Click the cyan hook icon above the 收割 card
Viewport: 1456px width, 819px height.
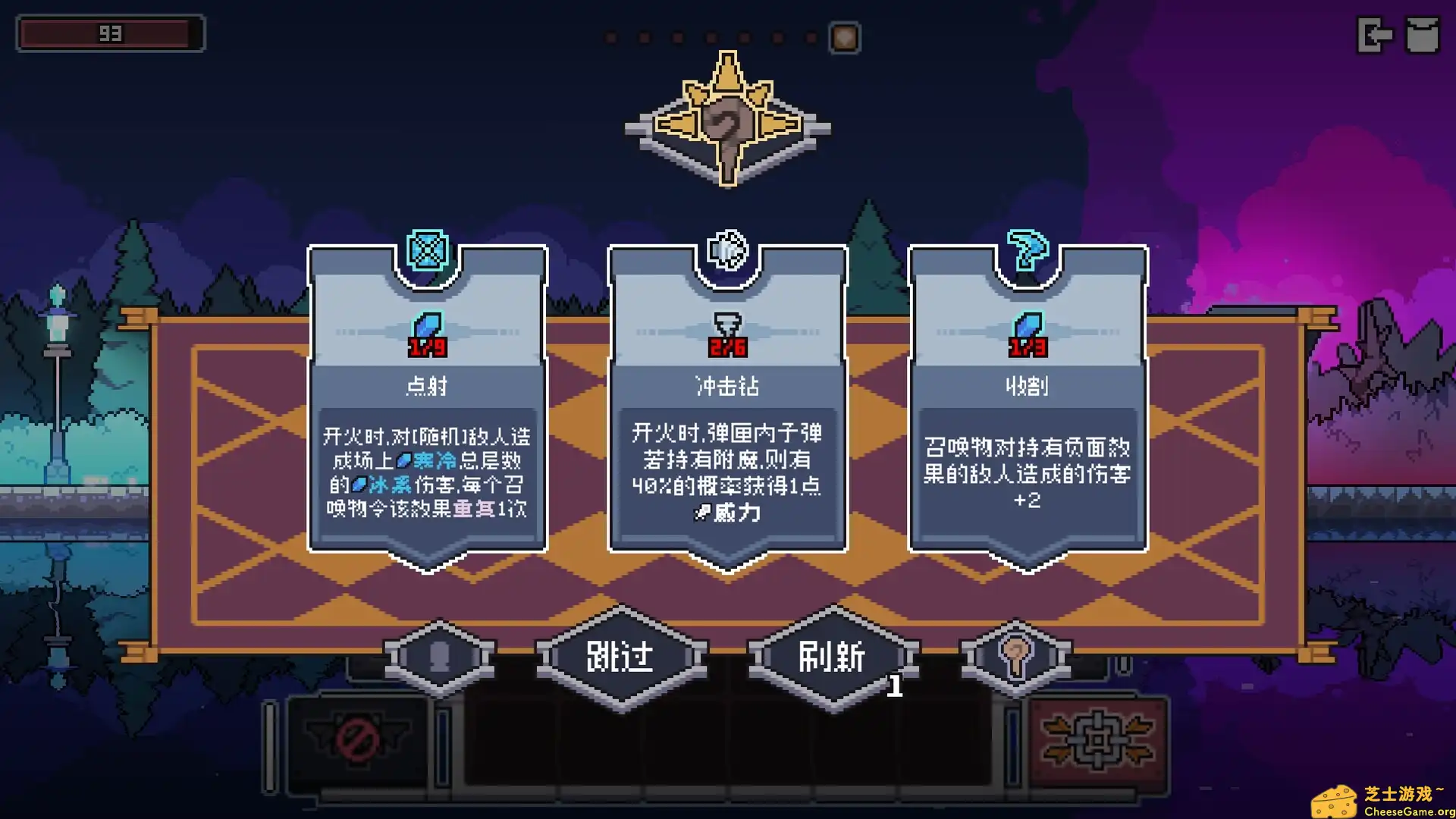coord(1026,249)
